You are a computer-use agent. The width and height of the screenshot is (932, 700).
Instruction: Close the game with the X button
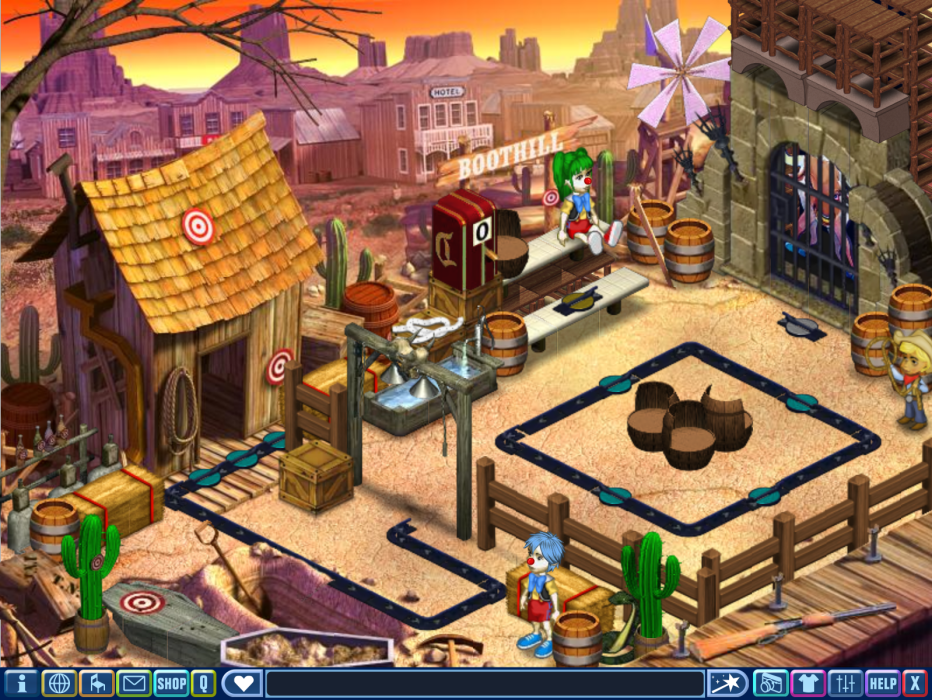click(x=914, y=684)
